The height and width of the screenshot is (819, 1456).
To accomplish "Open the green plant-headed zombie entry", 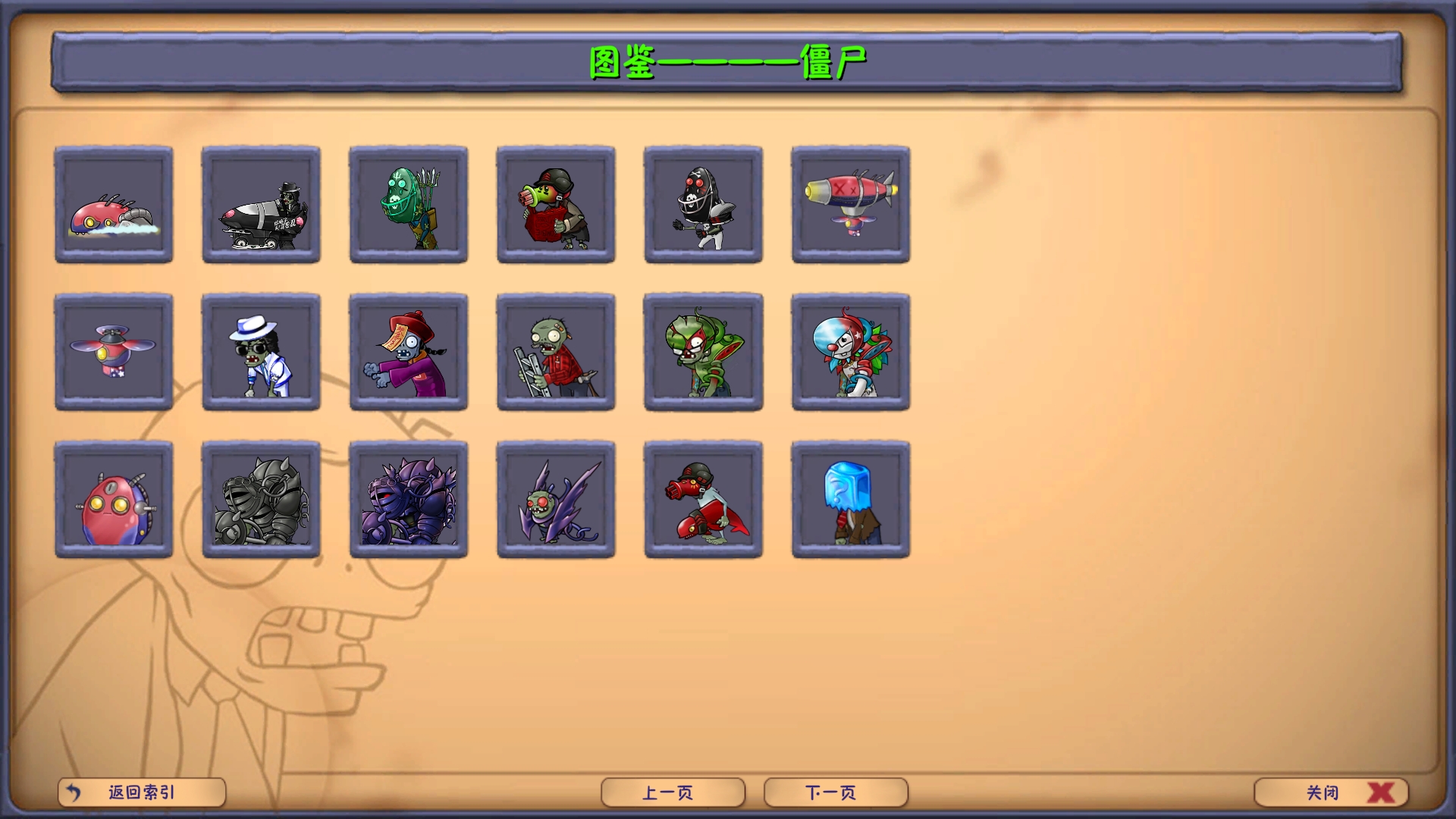I will click(x=703, y=353).
